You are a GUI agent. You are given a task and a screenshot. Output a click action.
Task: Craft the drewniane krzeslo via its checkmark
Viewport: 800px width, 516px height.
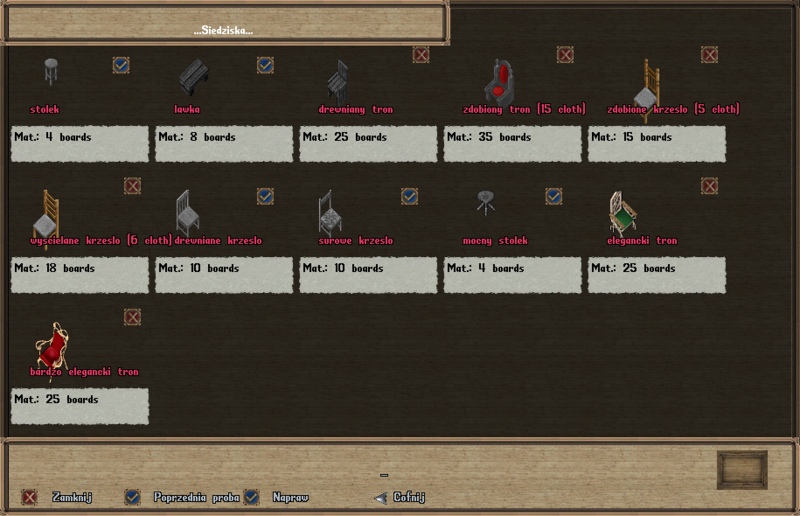265,196
